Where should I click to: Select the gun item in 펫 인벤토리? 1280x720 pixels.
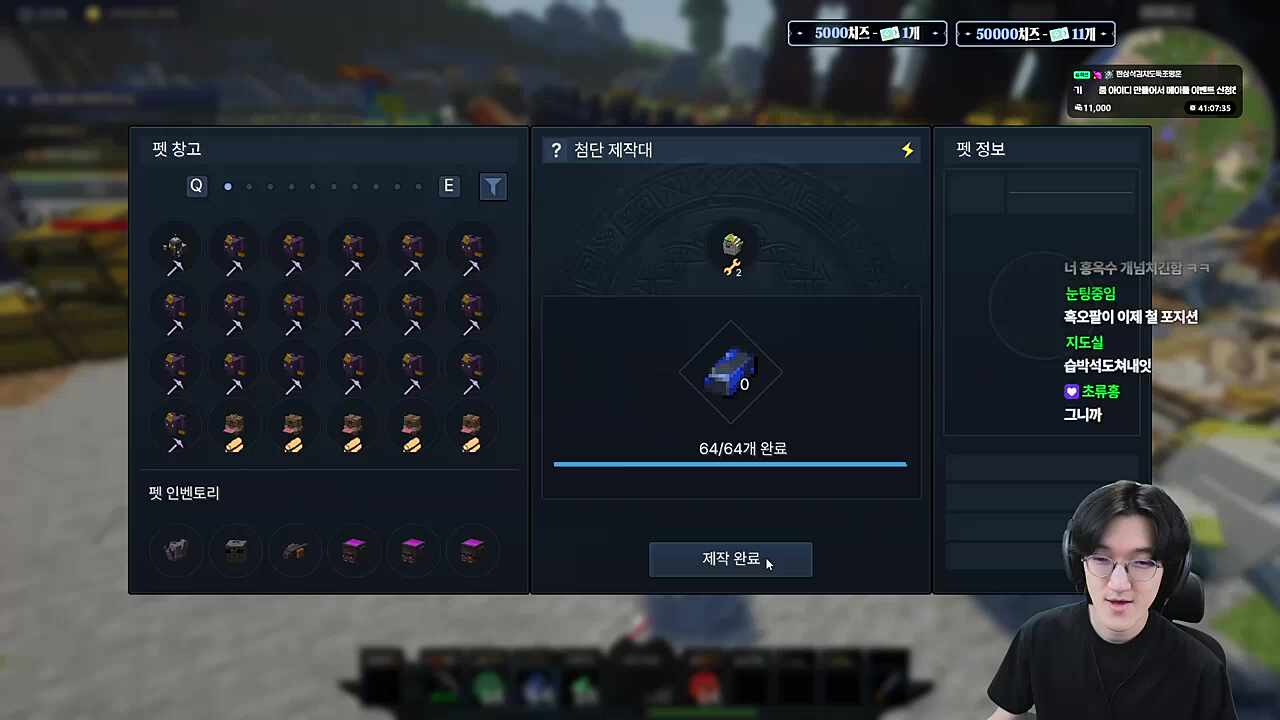click(294, 548)
